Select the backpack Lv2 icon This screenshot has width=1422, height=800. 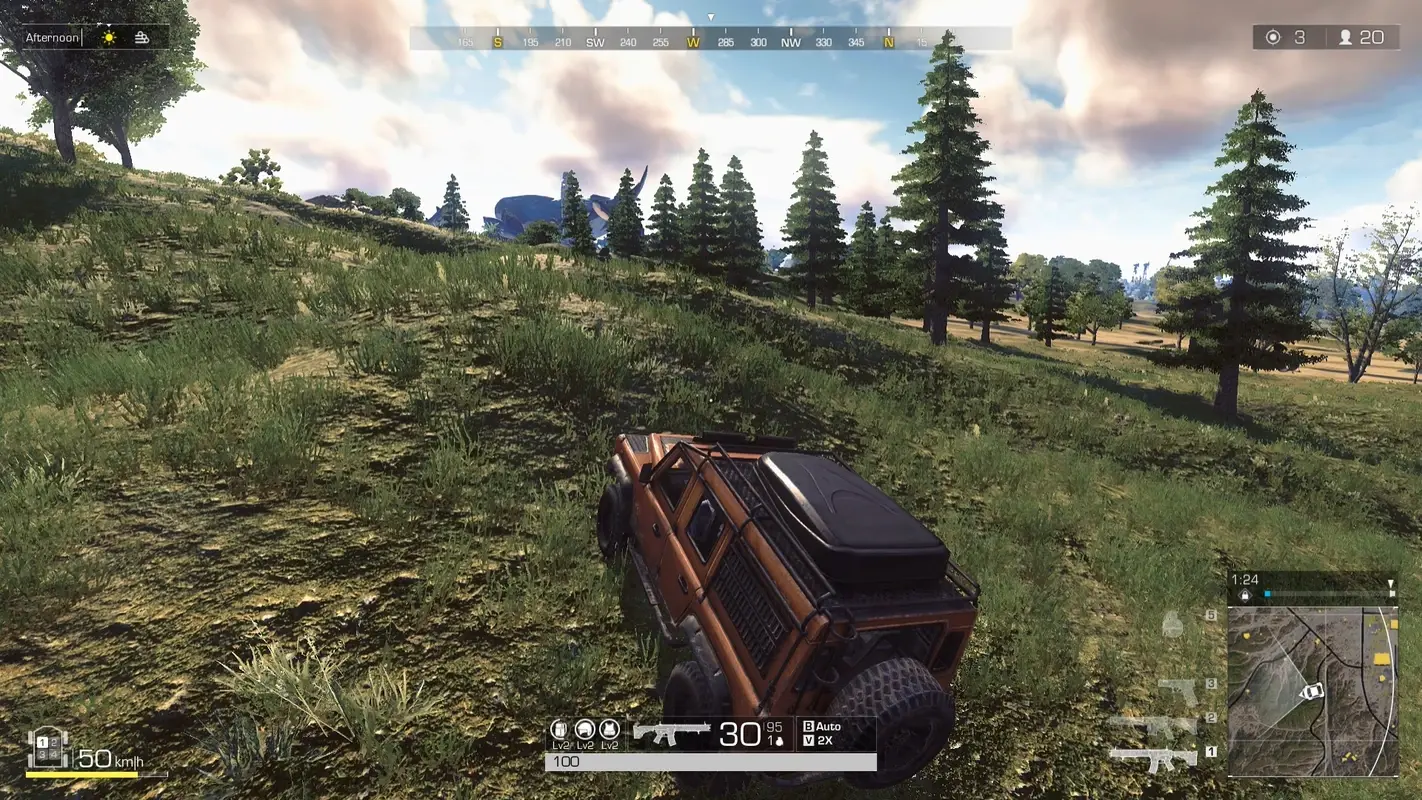pos(559,730)
